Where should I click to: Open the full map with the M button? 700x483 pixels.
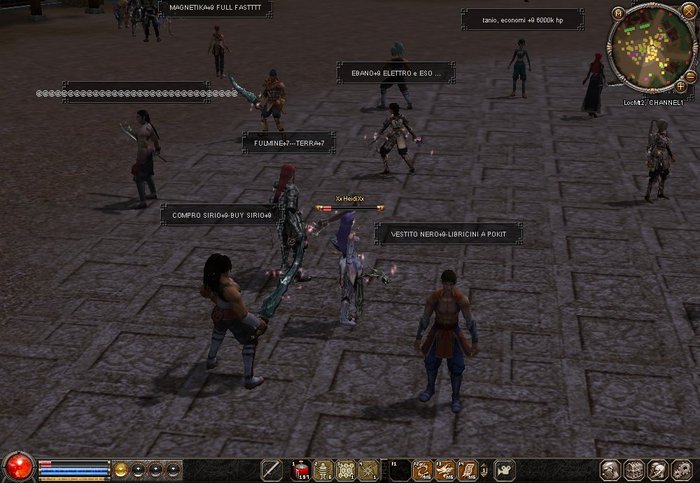(x=619, y=13)
